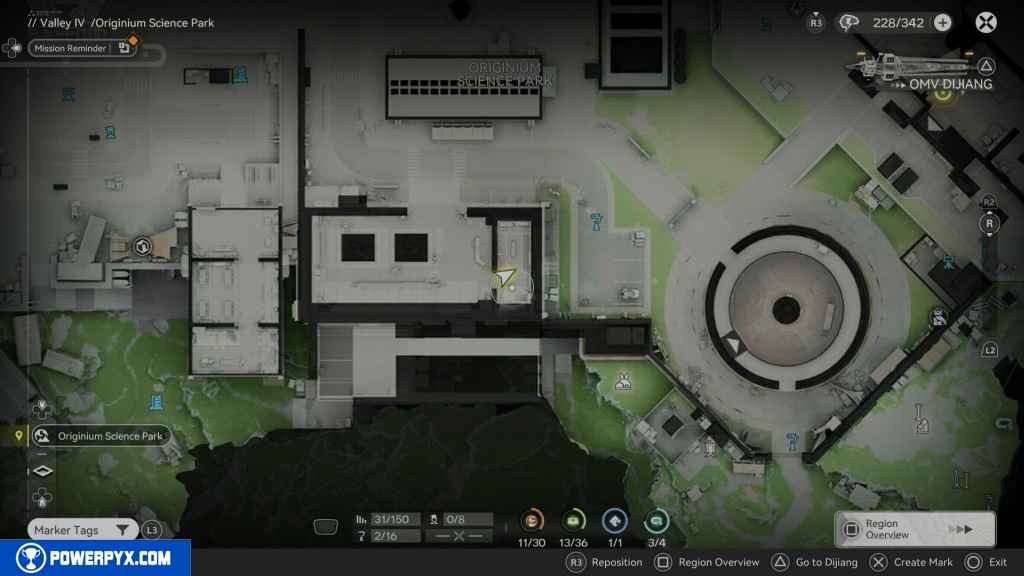Add stamina with the plus button
Image resolution: width=1024 pixels, height=576 pixels.
tap(942, 23)
